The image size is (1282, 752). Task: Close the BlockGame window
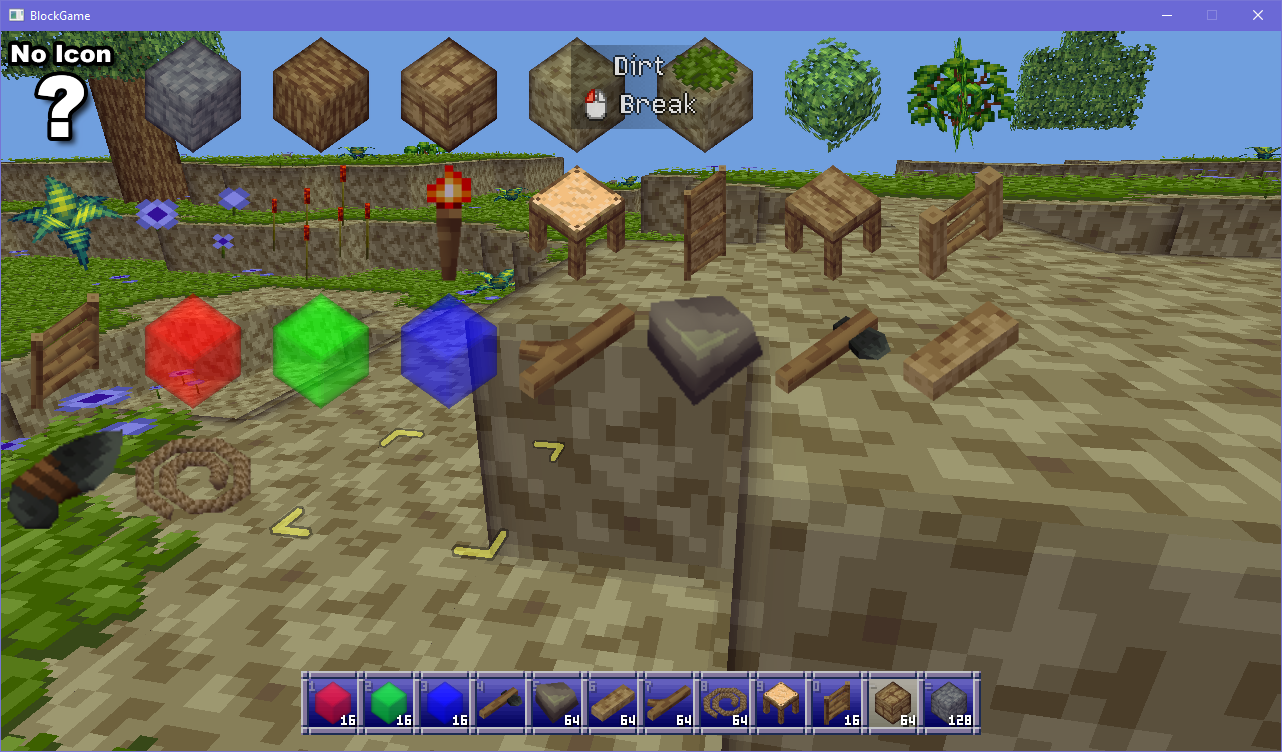pyautogui.click(x=1258, y=15)
